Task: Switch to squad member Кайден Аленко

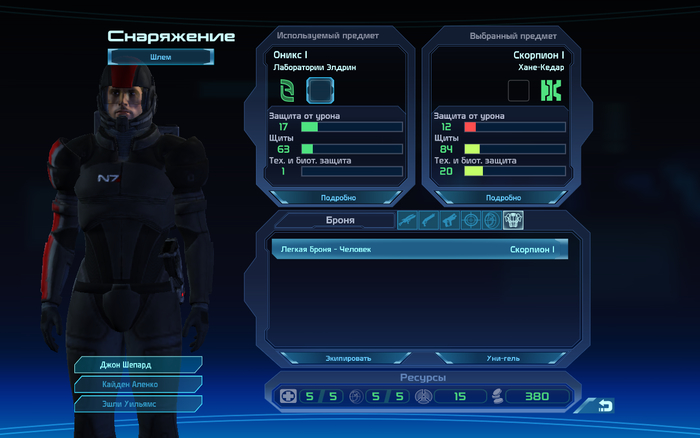Action: [138, 384]
